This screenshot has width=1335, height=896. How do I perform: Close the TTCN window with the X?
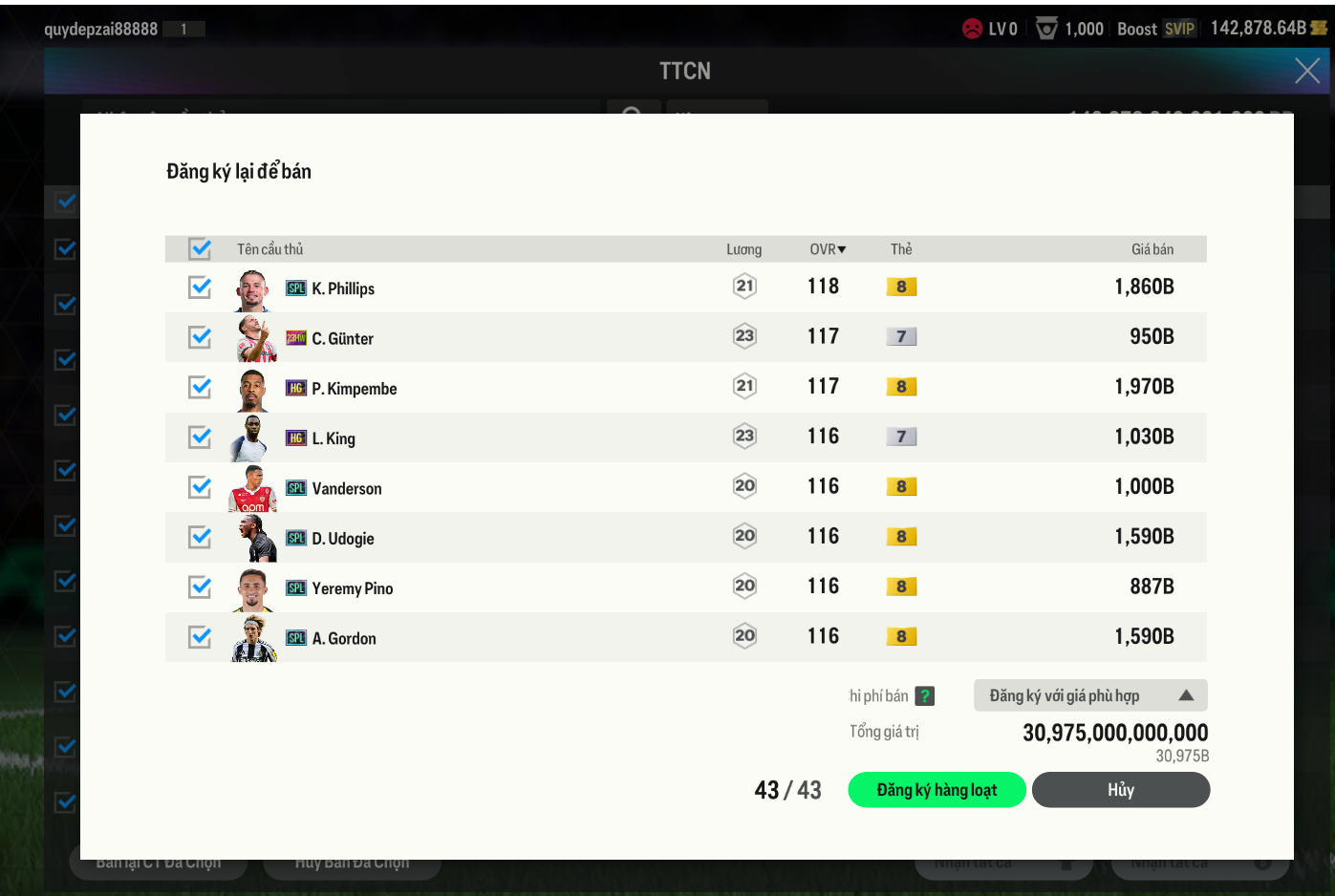point(1307,71)
